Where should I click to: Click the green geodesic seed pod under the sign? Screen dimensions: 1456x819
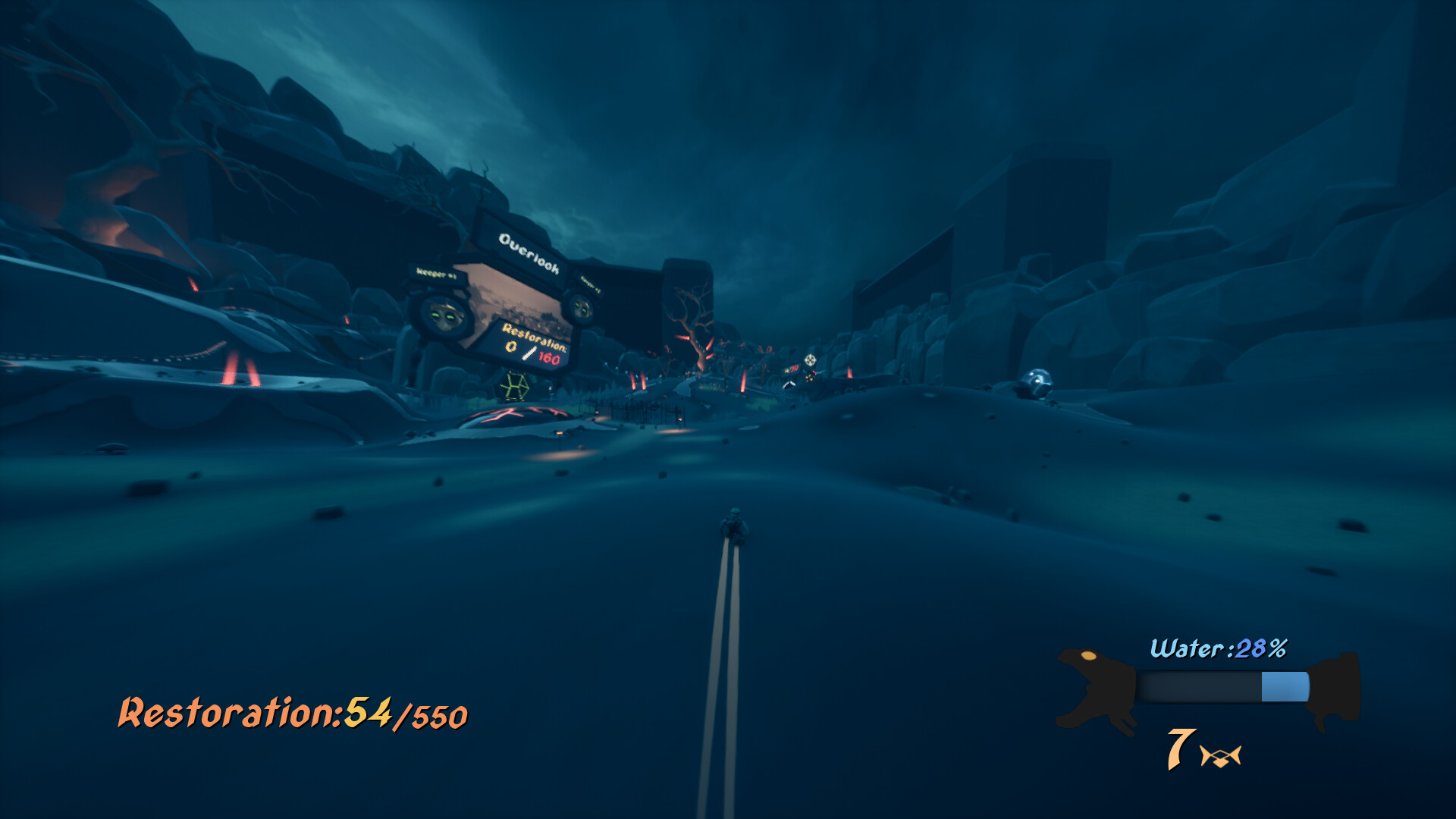pos(516,385)
